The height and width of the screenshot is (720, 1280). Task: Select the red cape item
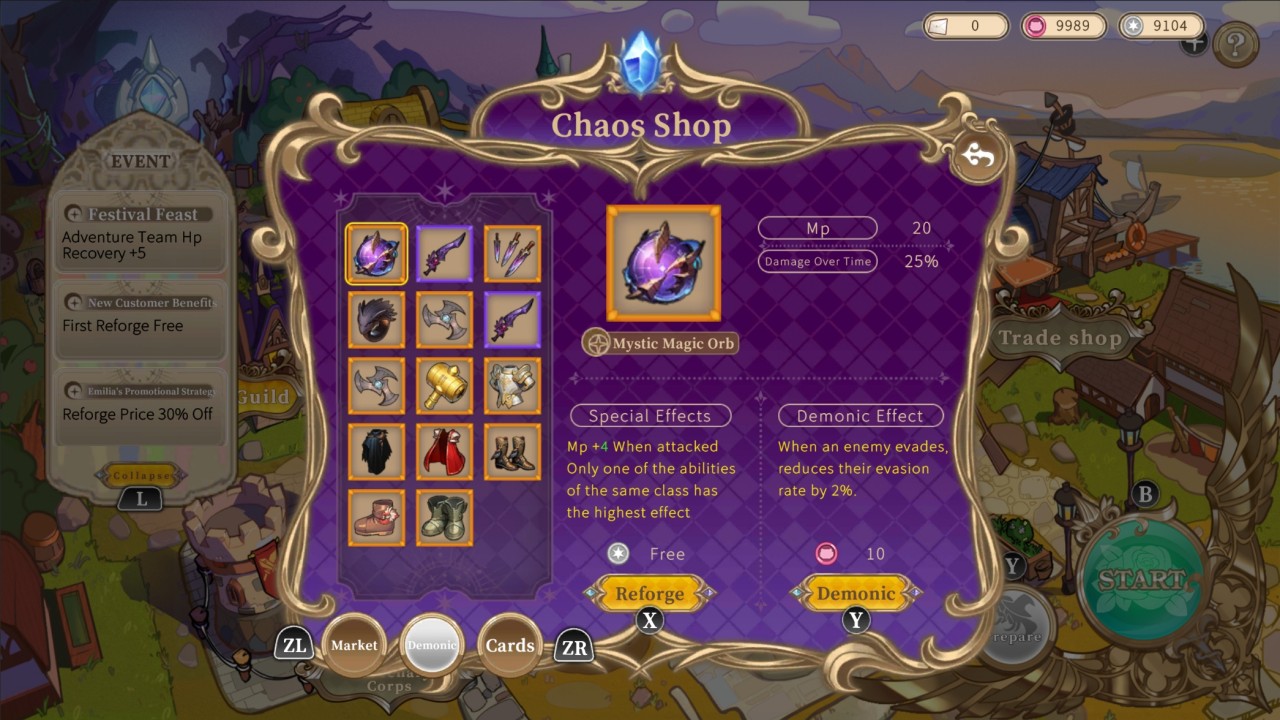coord(444,452)
